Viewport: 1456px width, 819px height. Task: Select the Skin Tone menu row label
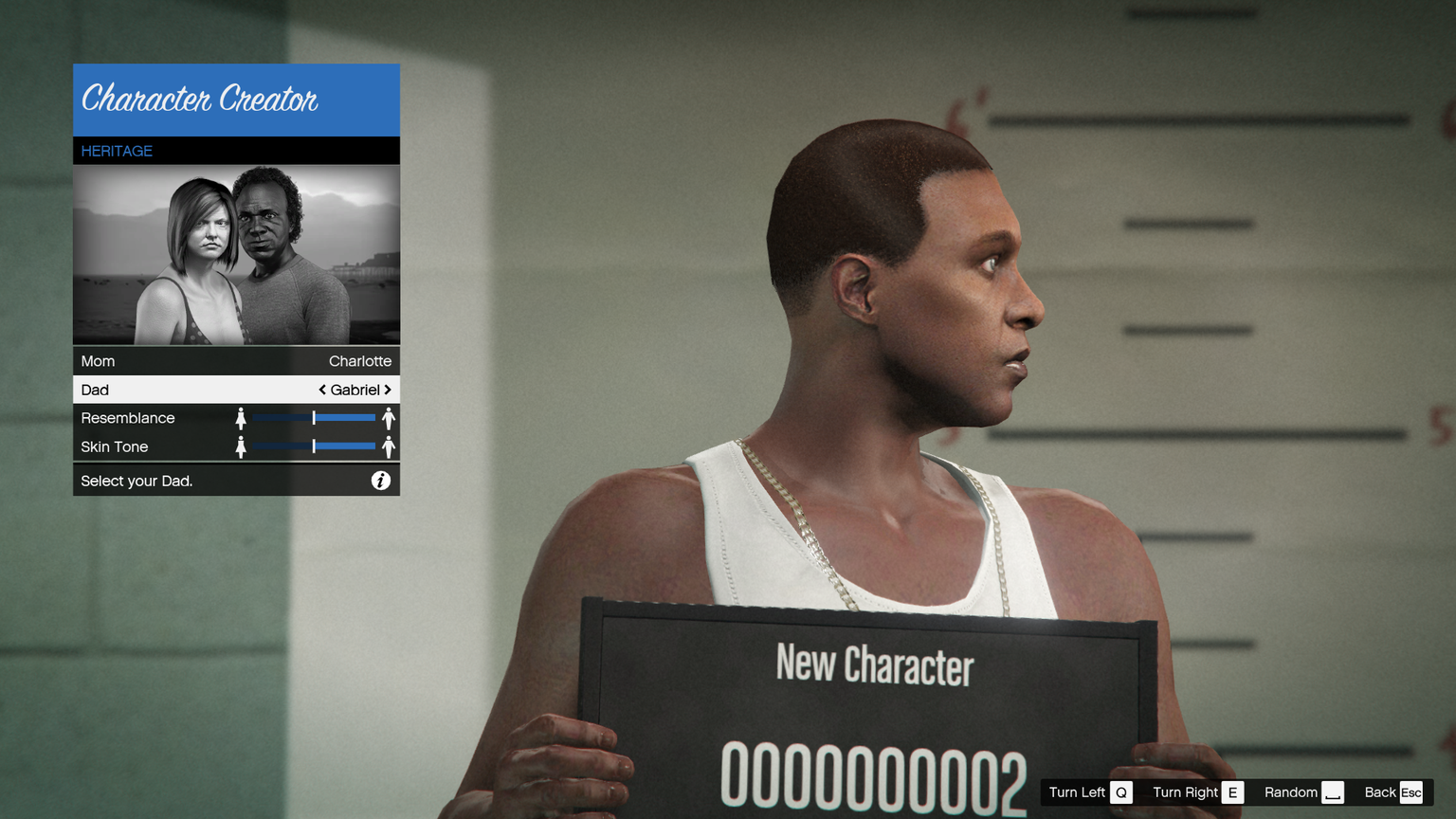pos(115,446)
